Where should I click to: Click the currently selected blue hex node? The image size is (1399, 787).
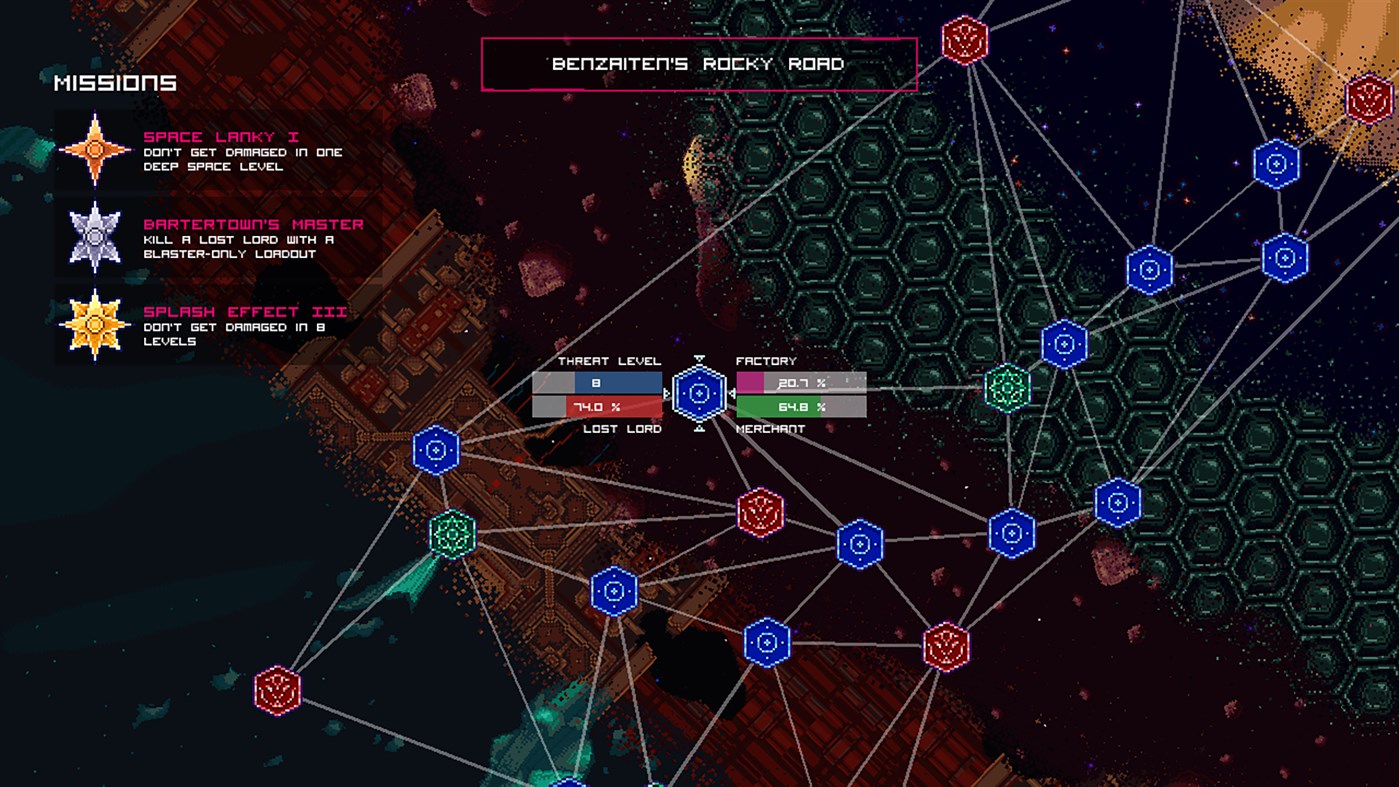(x=700, y=393)
